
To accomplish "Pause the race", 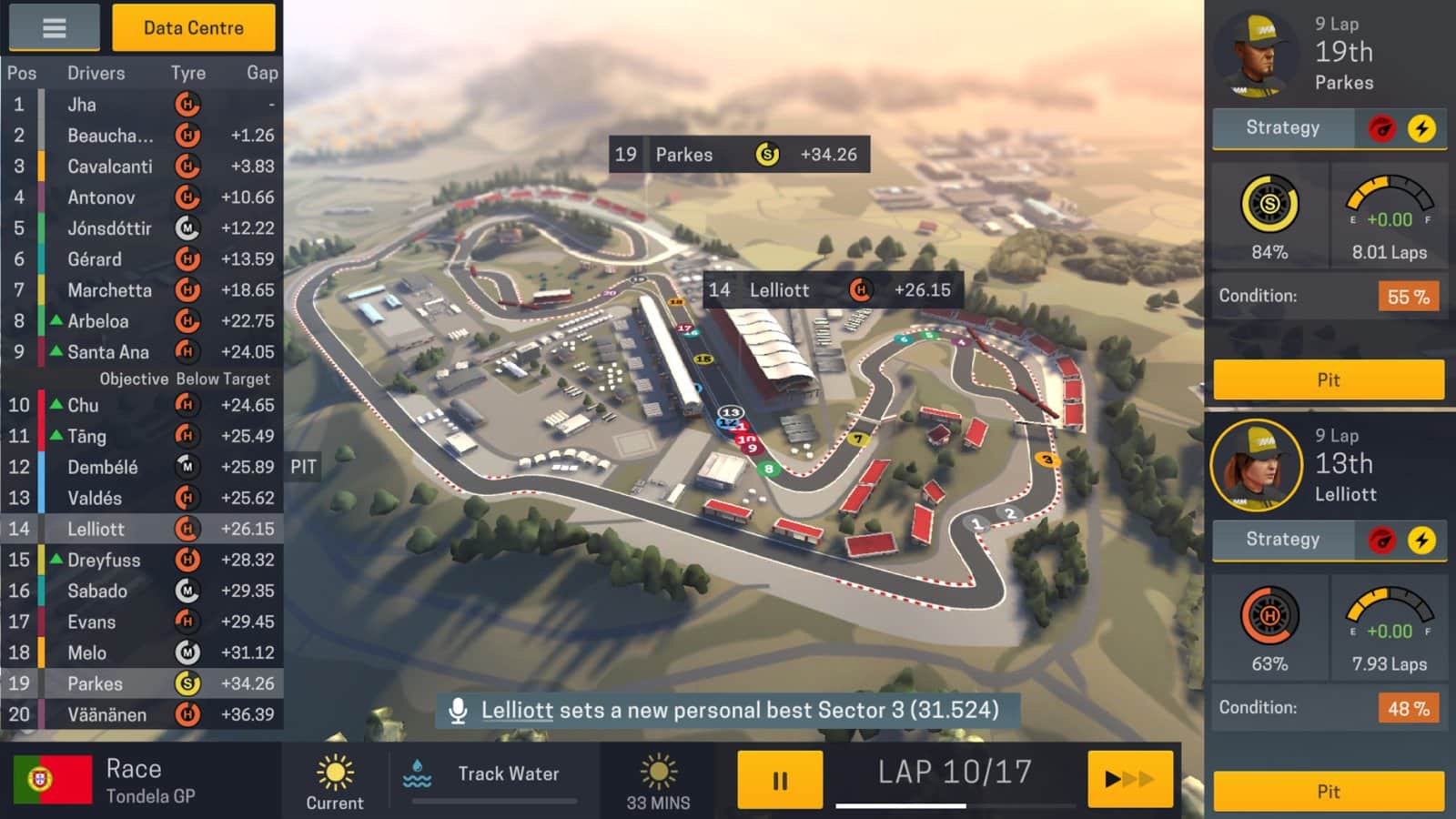I will tap(779, 780).
